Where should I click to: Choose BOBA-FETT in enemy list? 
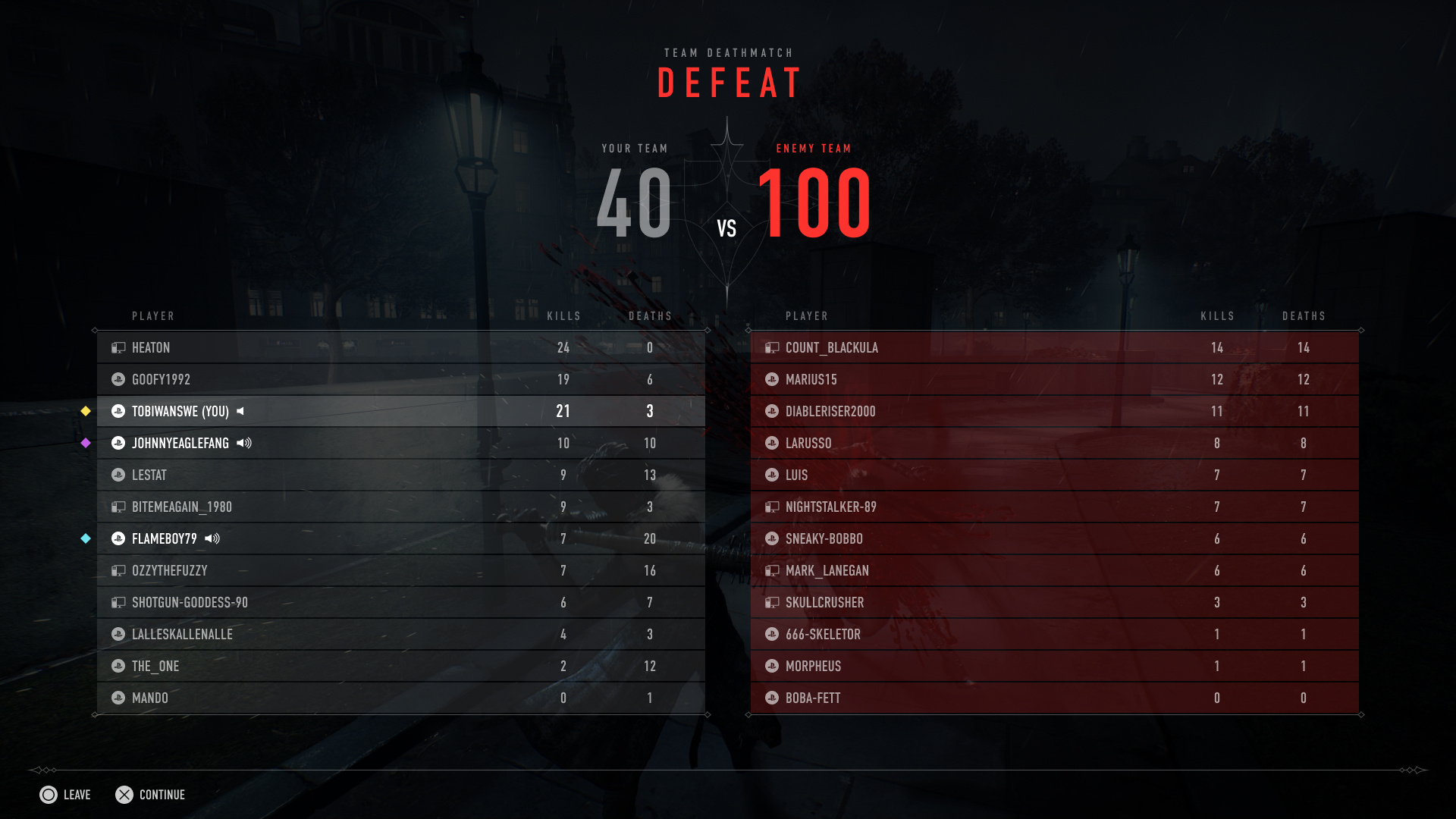pyautogui.click(x=1054, y=698)
